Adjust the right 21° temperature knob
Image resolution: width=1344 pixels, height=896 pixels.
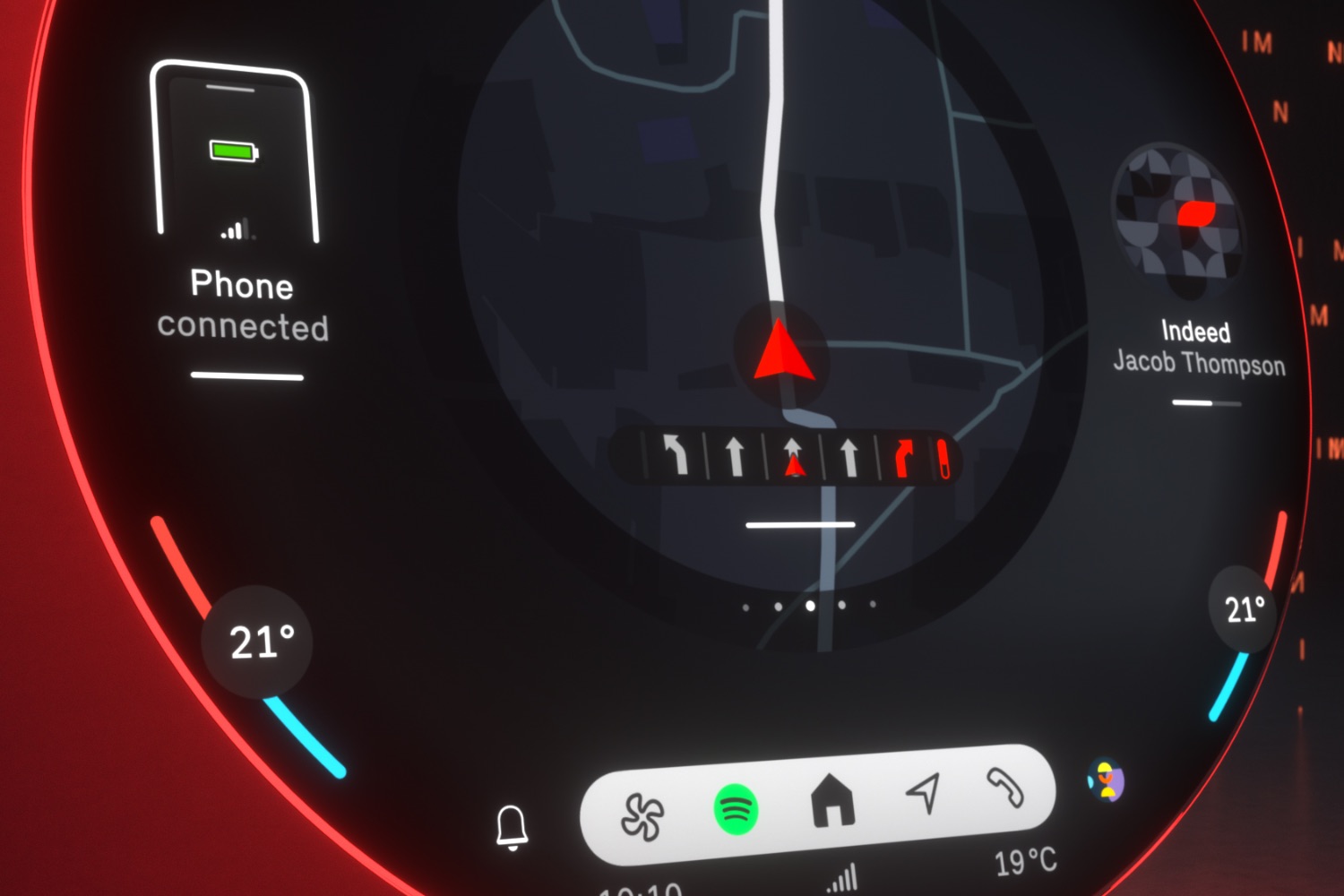click(1244, 609)
